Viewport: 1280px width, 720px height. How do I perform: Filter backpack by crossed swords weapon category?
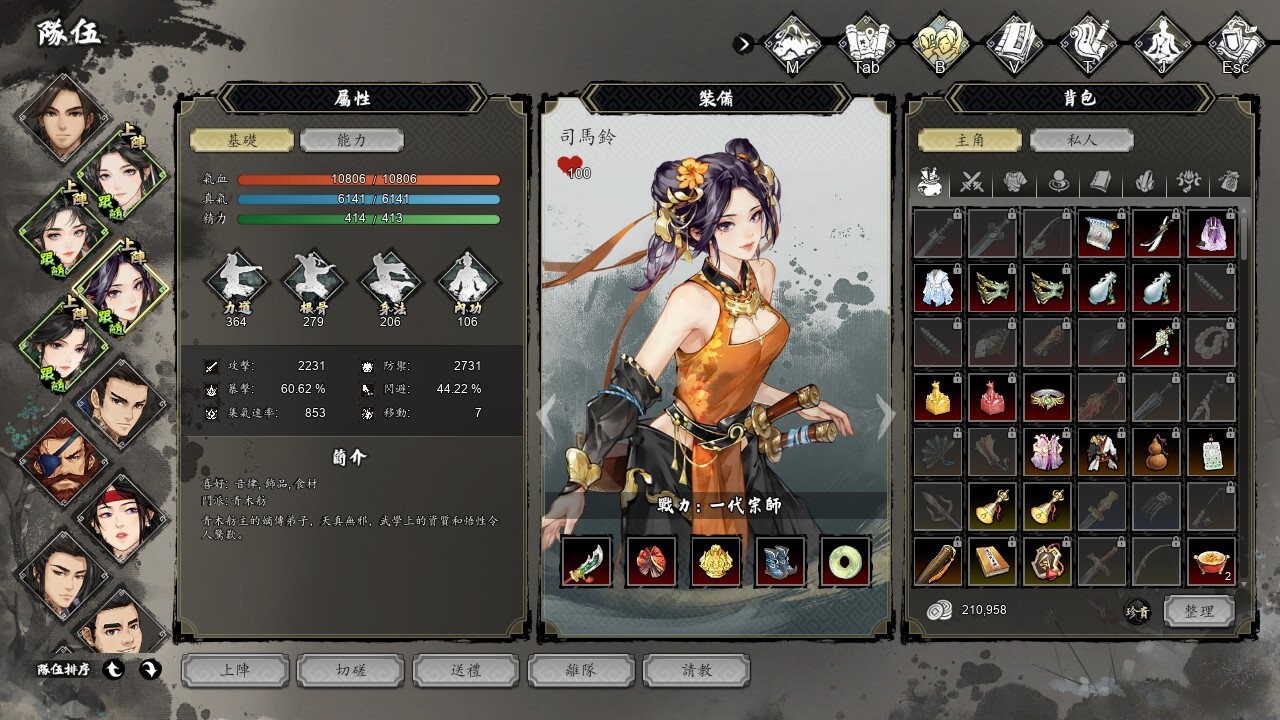coord(973,183)
